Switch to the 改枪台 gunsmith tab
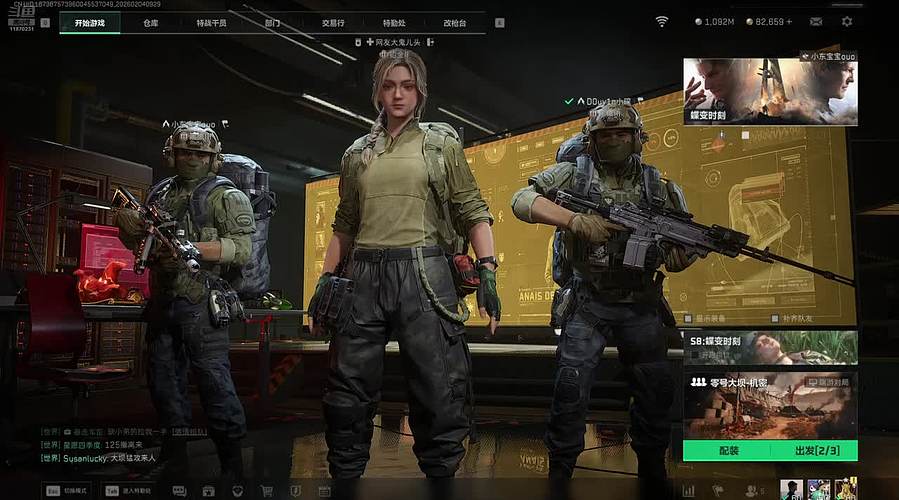The width and height of the screenshot is (899, 500). tap(455, 22)
